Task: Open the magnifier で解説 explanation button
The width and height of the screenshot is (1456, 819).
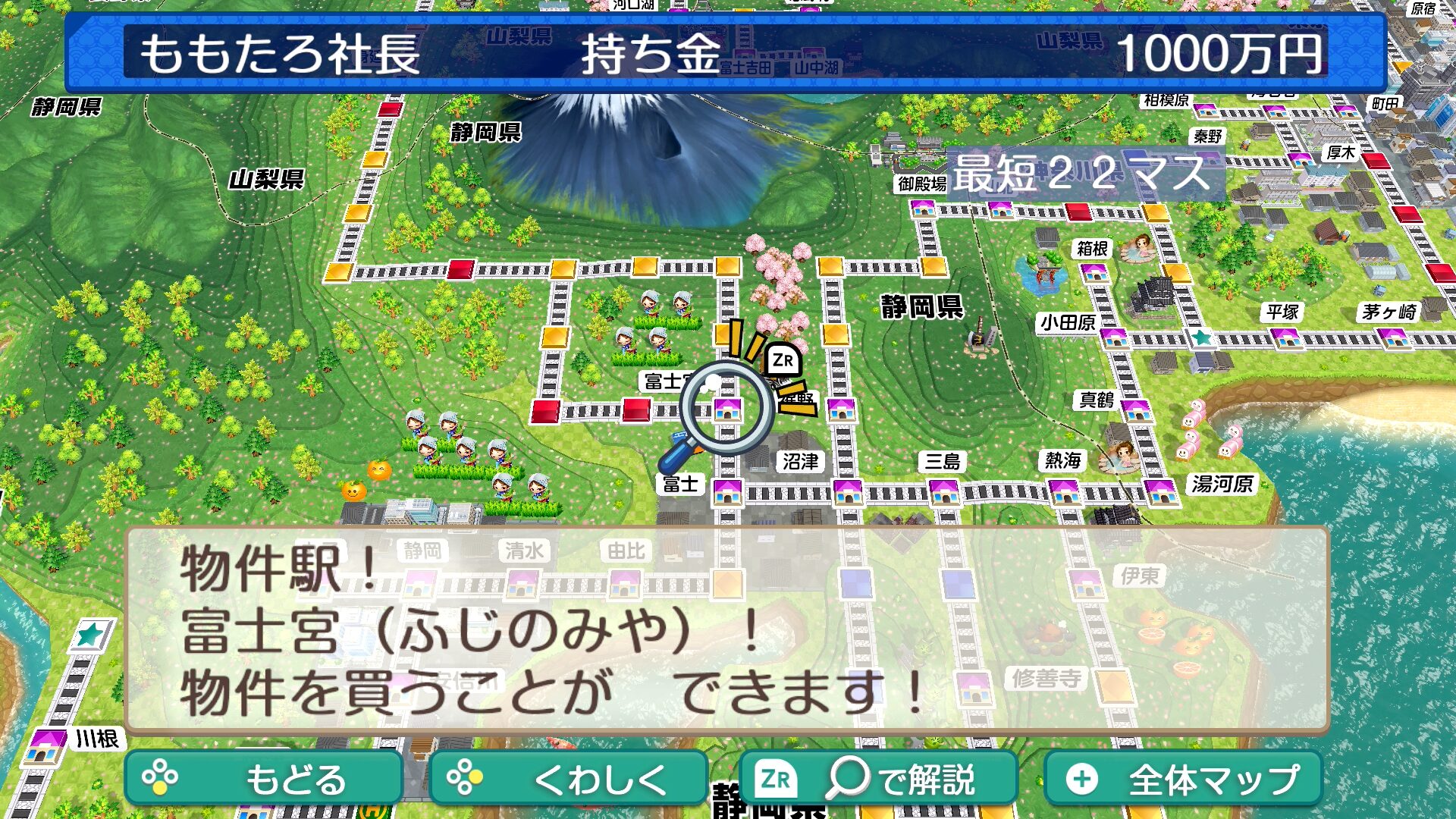Action: pyautogui.click(x=878, y=779)
